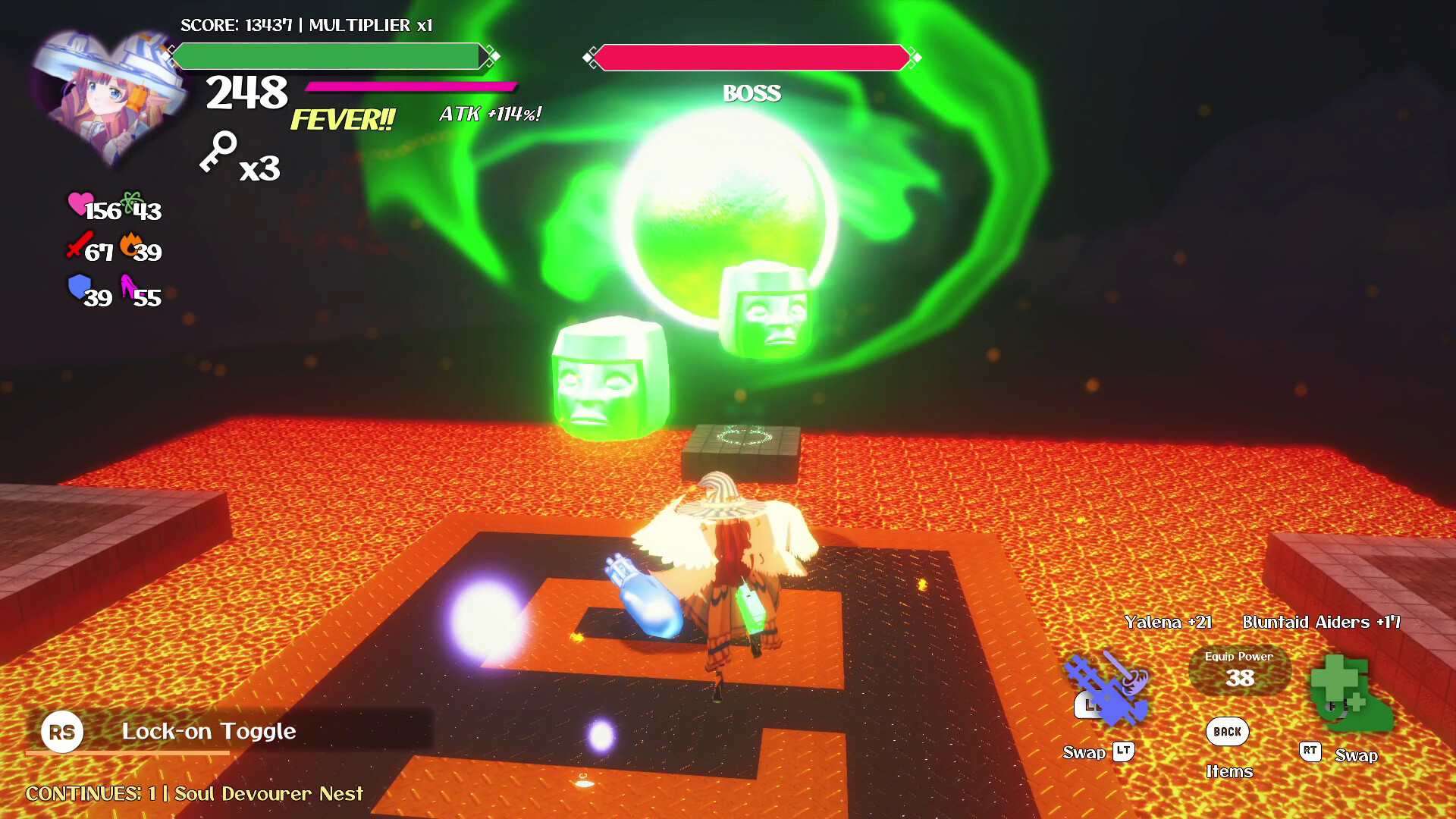Select the green atom luck stat icon
Screen dimensions: 1456x819
130,202
